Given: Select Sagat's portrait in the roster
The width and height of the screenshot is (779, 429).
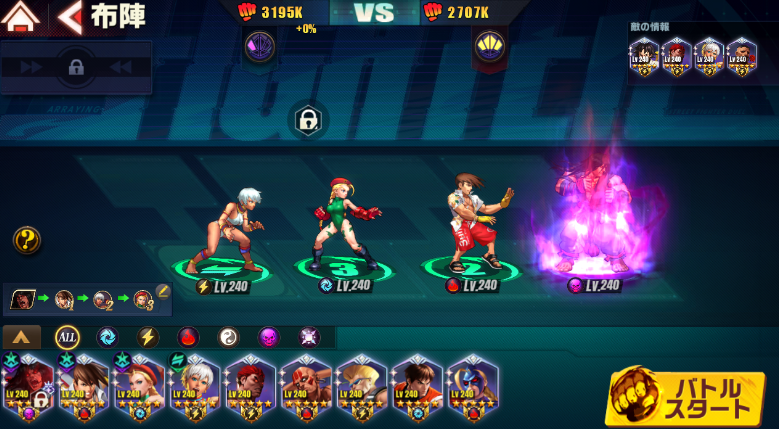Looking at the screenshot, I should tap(306, 385).
